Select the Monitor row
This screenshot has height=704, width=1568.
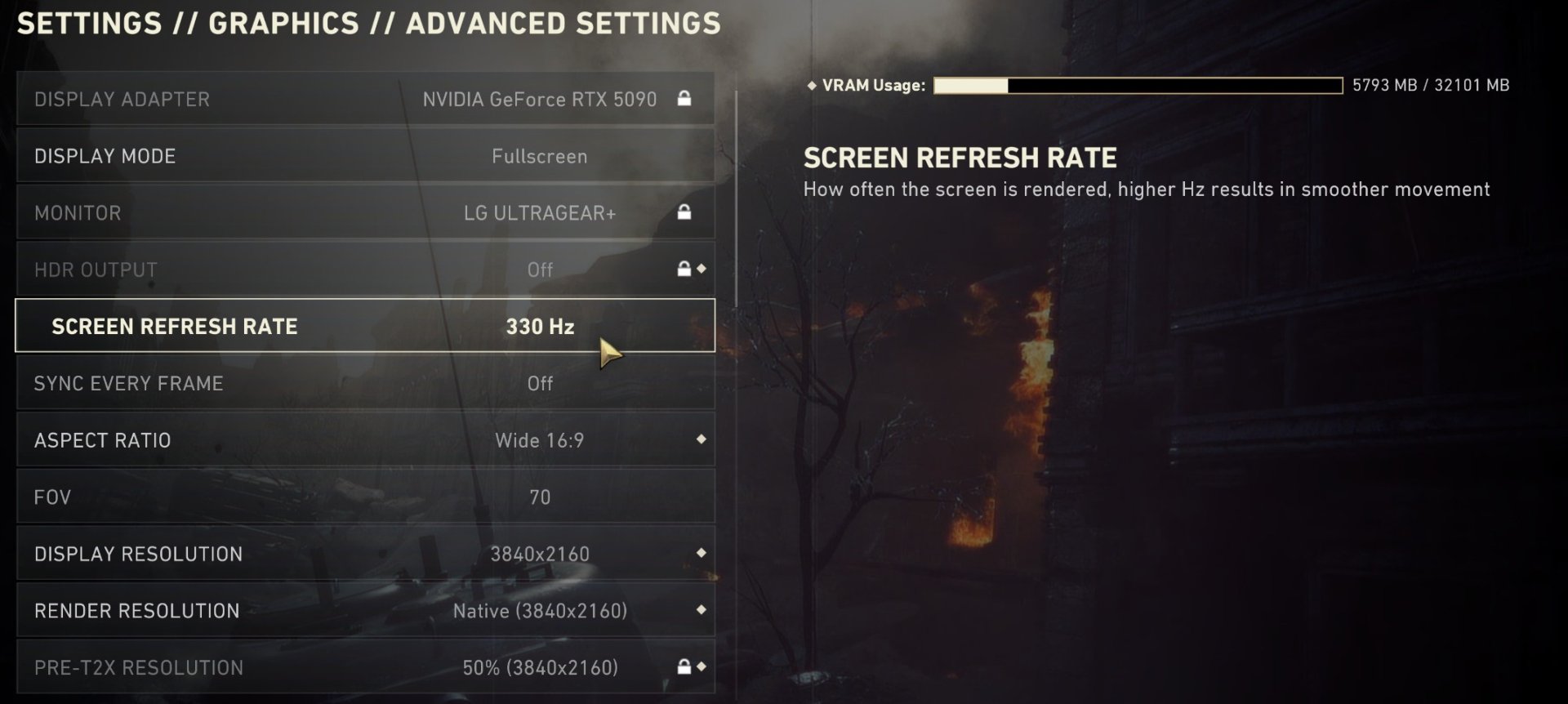point(365,213)
